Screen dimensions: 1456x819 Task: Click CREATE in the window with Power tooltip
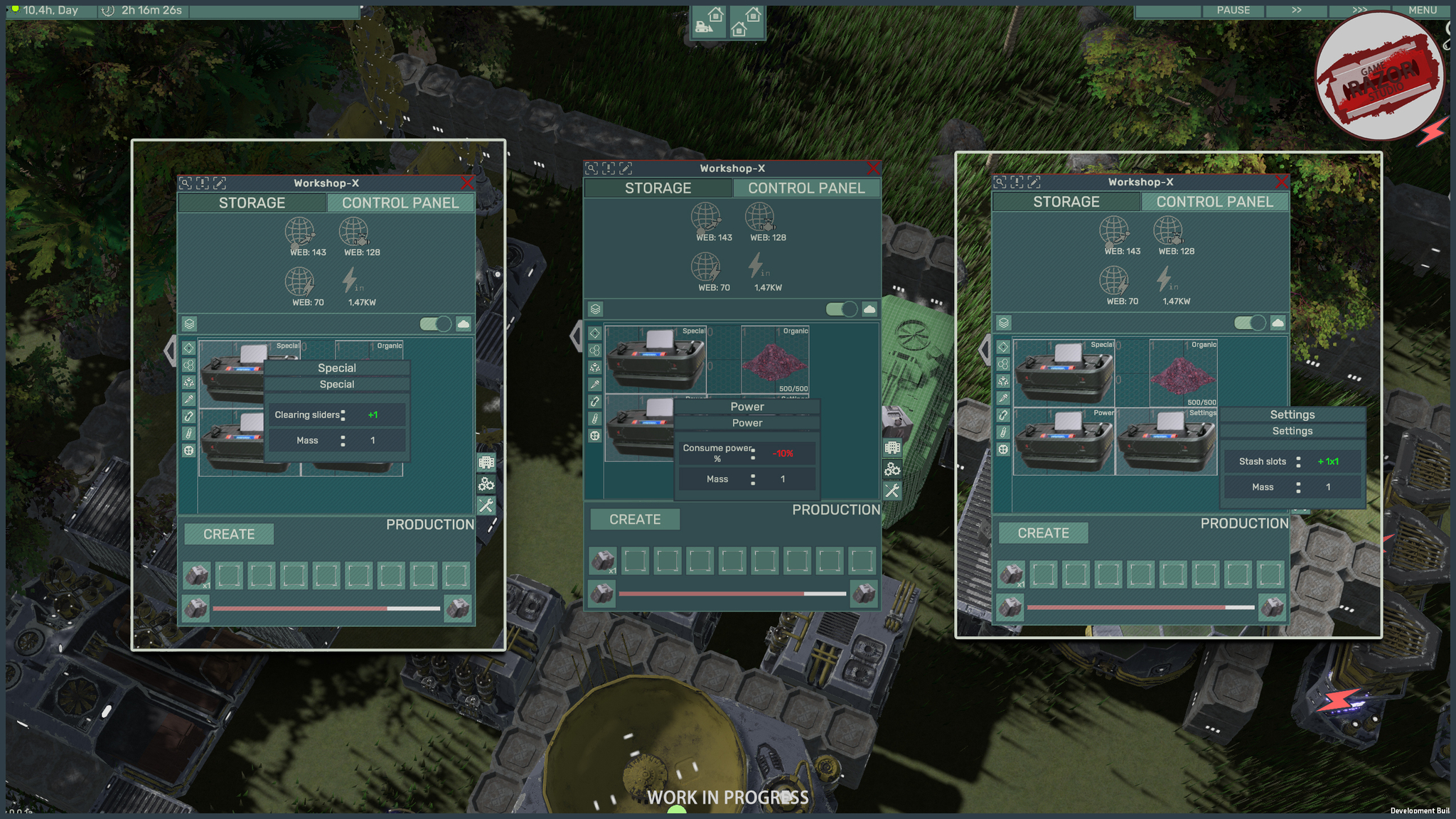pos(635,520)
